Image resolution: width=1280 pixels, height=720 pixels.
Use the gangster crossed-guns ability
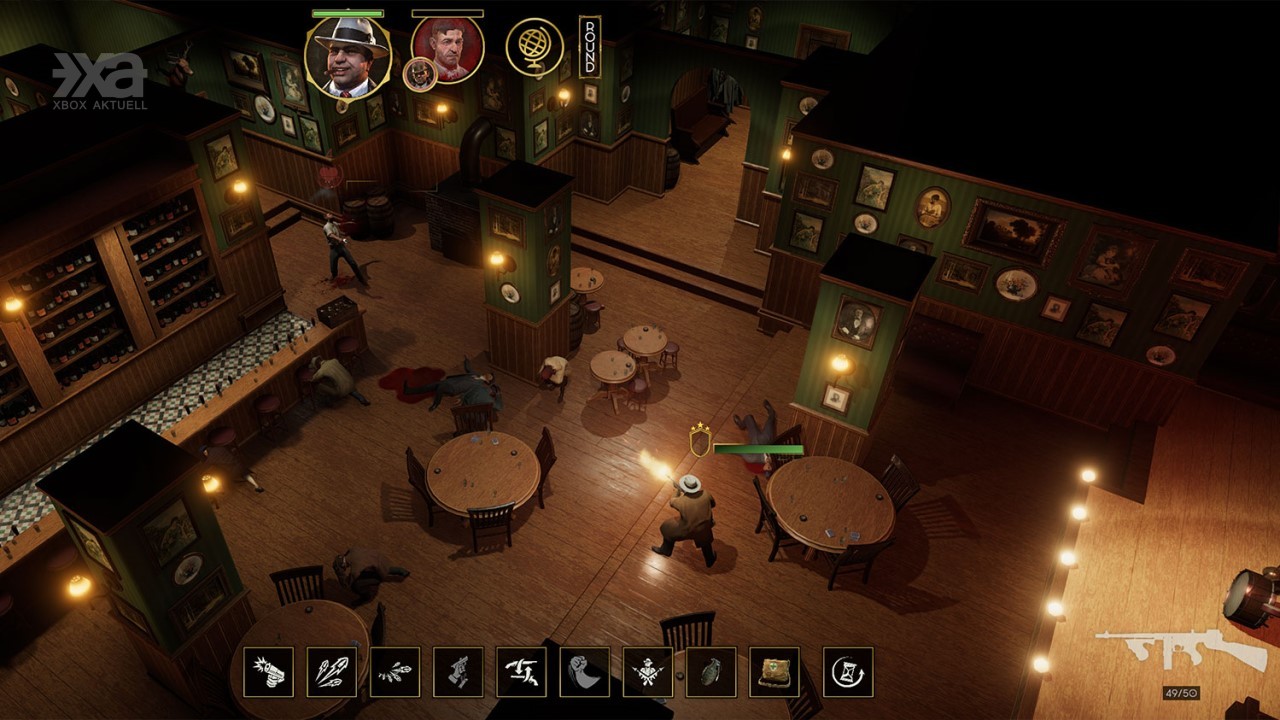tap(648, 672)
